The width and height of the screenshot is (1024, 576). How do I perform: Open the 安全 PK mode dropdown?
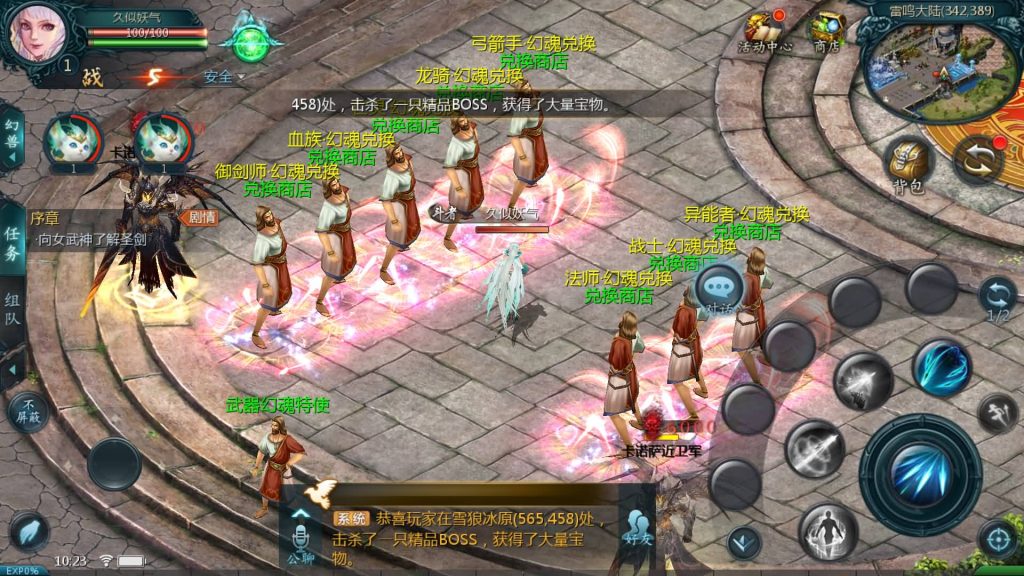click(x=222, y=76)
